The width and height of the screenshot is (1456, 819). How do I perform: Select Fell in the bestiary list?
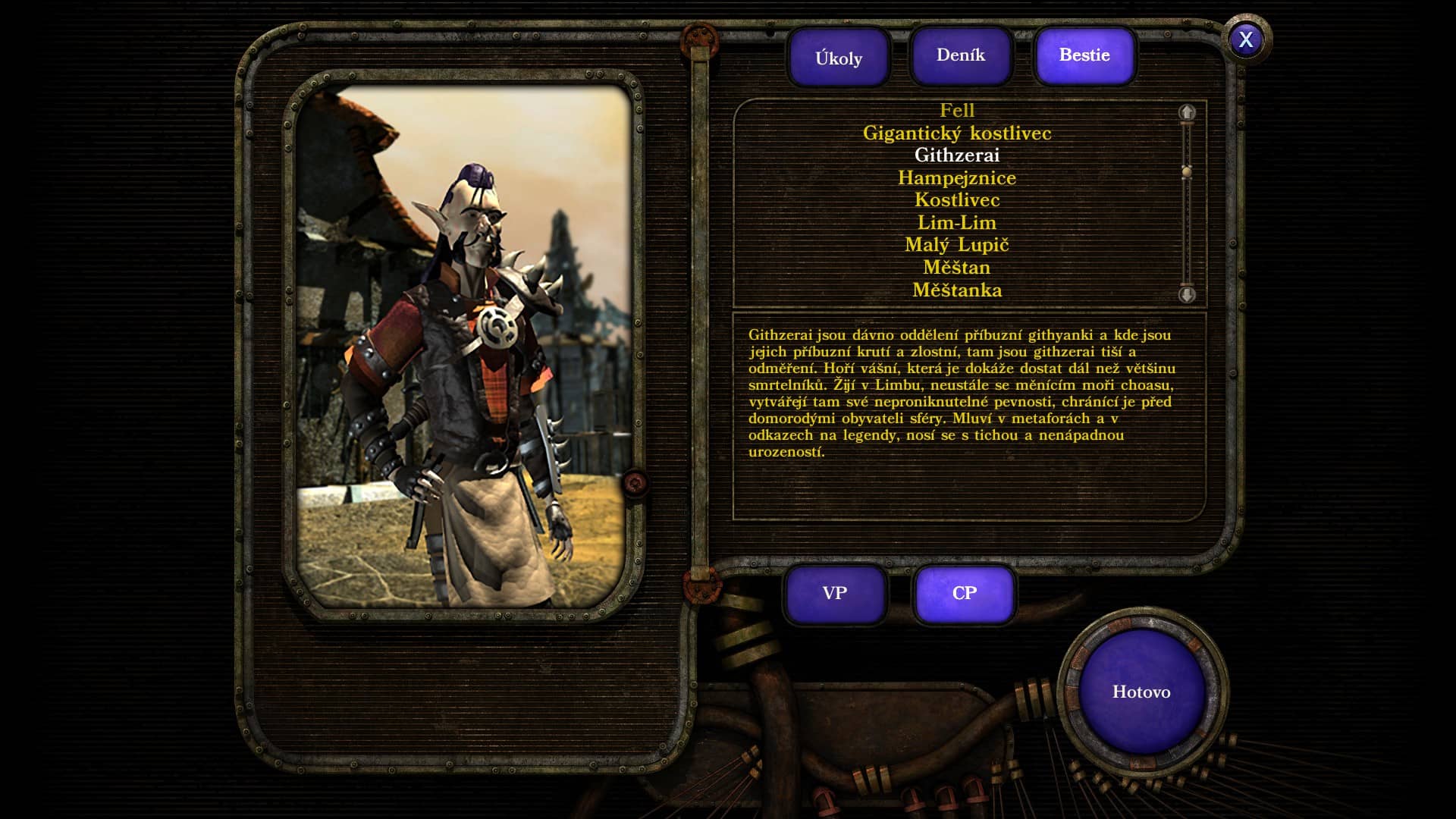957,111
